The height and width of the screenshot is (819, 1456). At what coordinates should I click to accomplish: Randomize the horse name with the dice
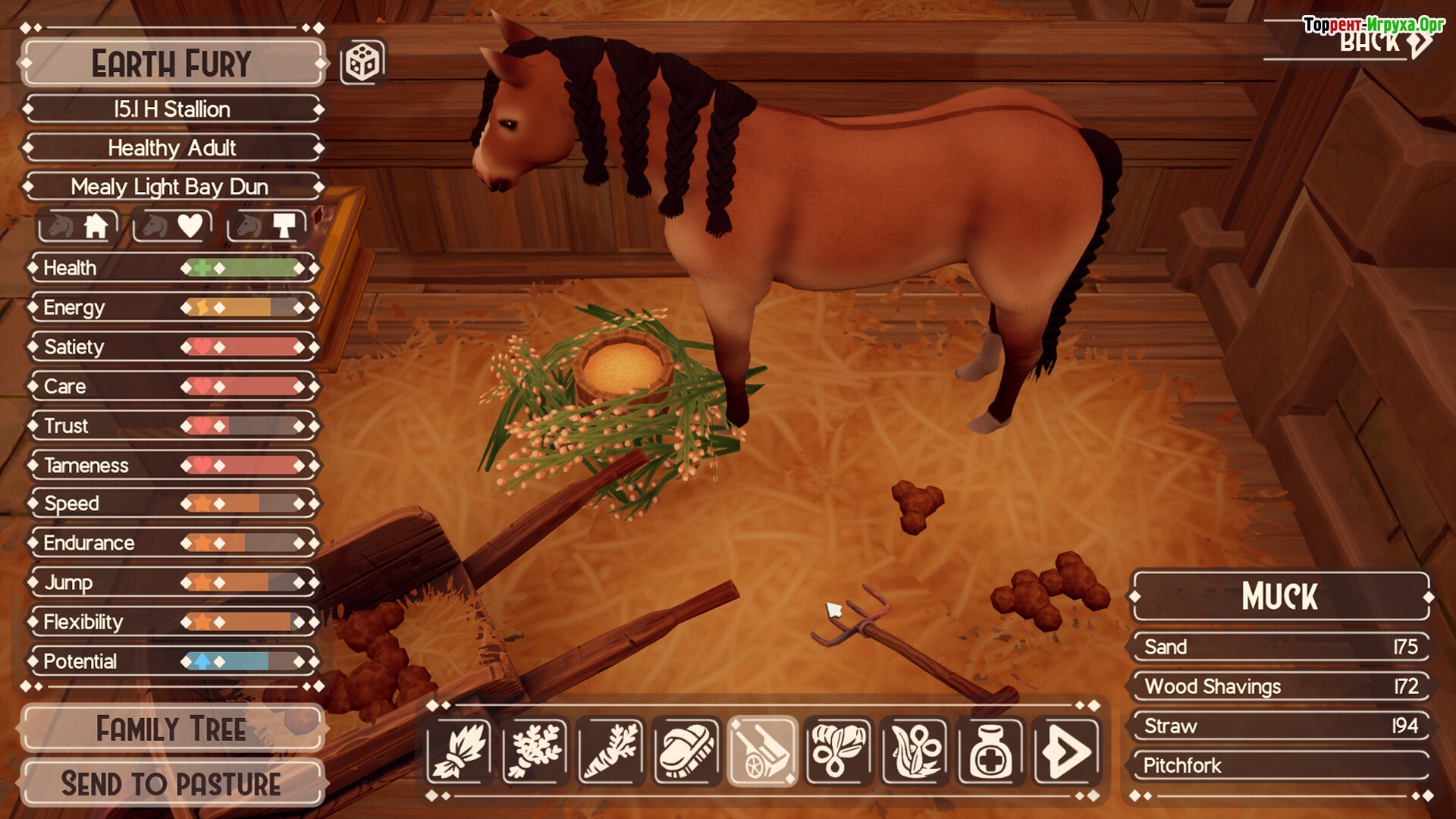pos(362,62)
